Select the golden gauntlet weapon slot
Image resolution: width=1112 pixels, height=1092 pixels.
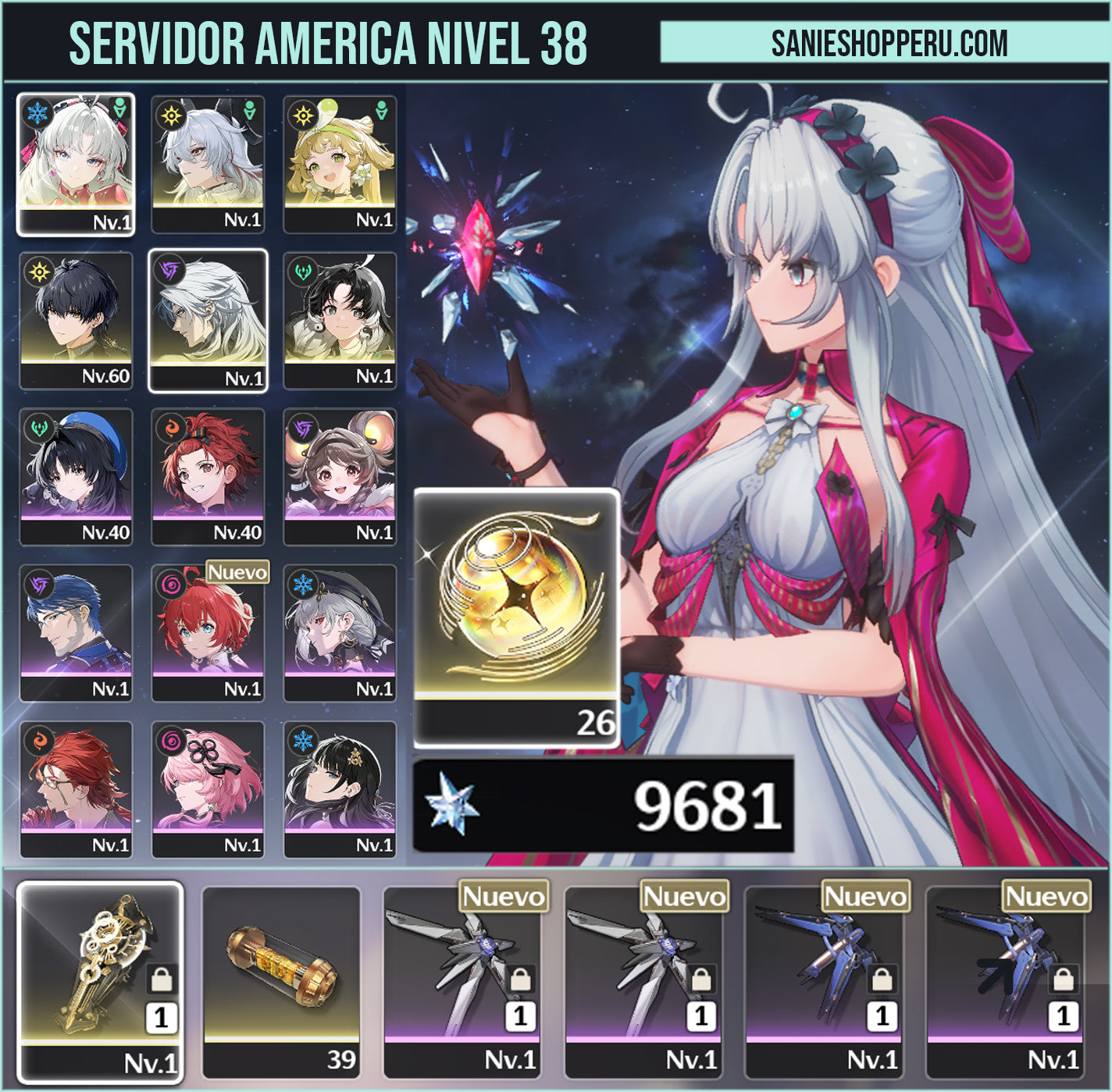pos(100,981)
